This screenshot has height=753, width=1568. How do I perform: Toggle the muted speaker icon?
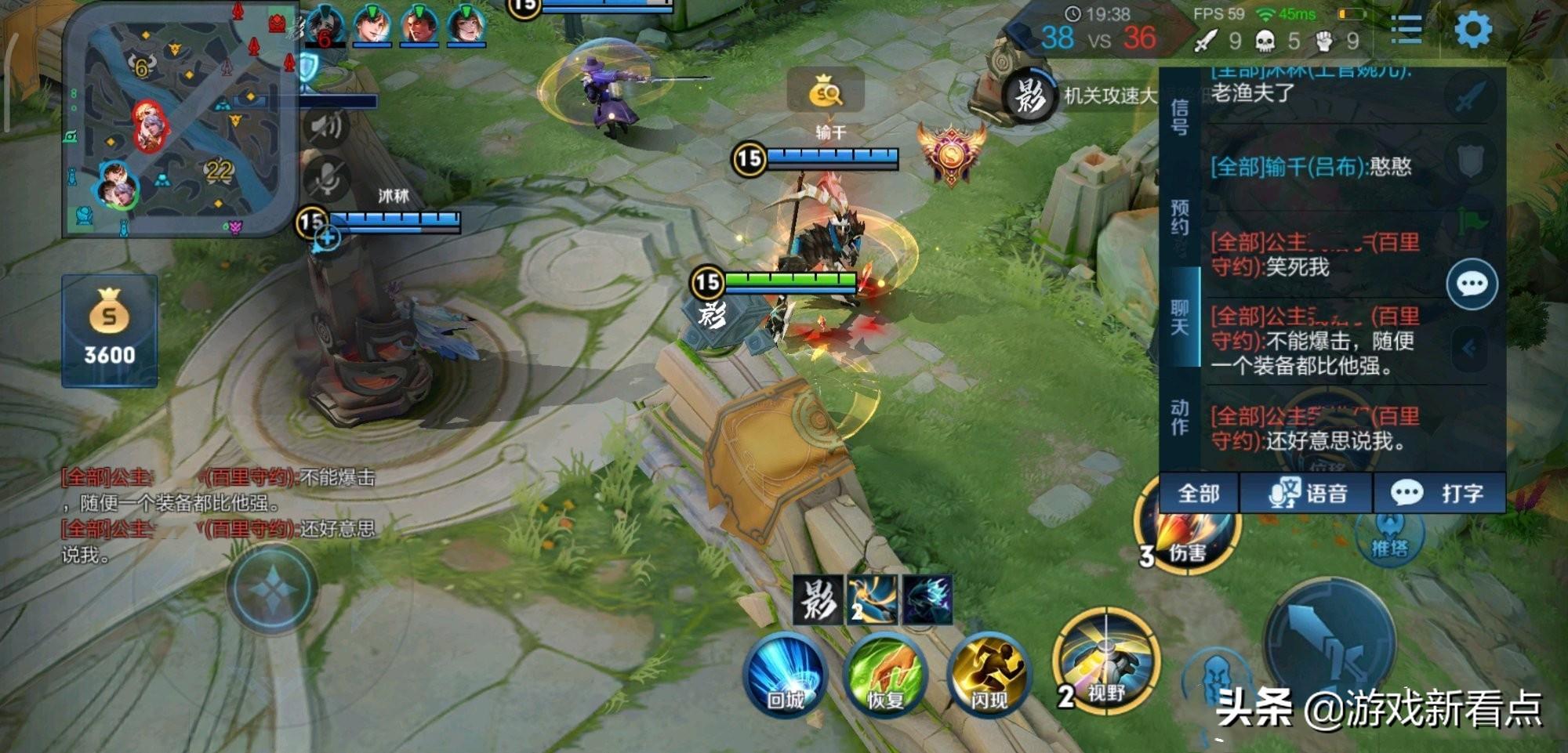tap(327, 125)
